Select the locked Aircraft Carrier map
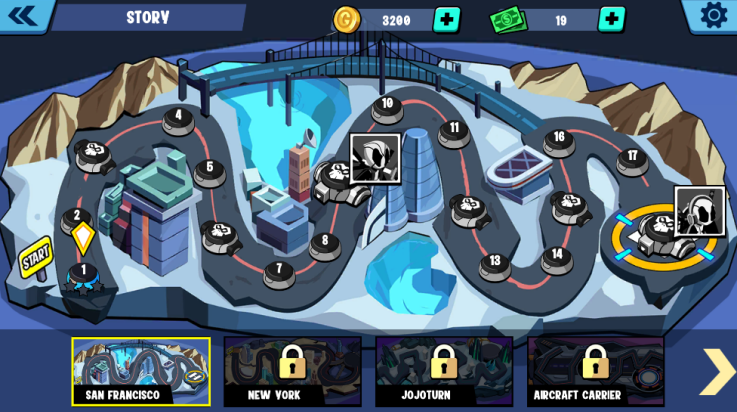Image resolution: width=737 pixels, height=412 pixels. point(595,371)
